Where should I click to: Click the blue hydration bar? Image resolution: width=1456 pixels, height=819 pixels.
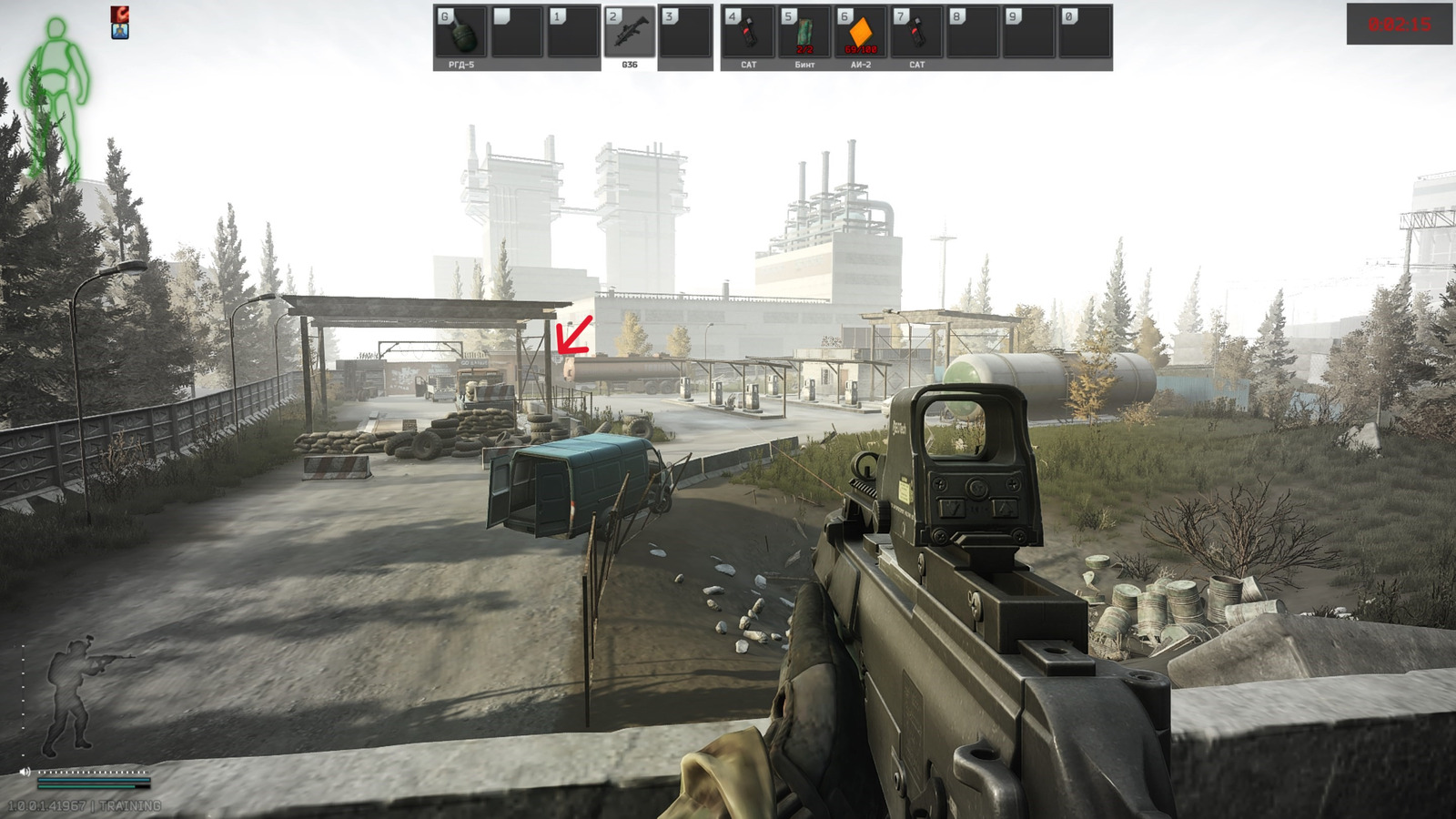coord(91,780)
